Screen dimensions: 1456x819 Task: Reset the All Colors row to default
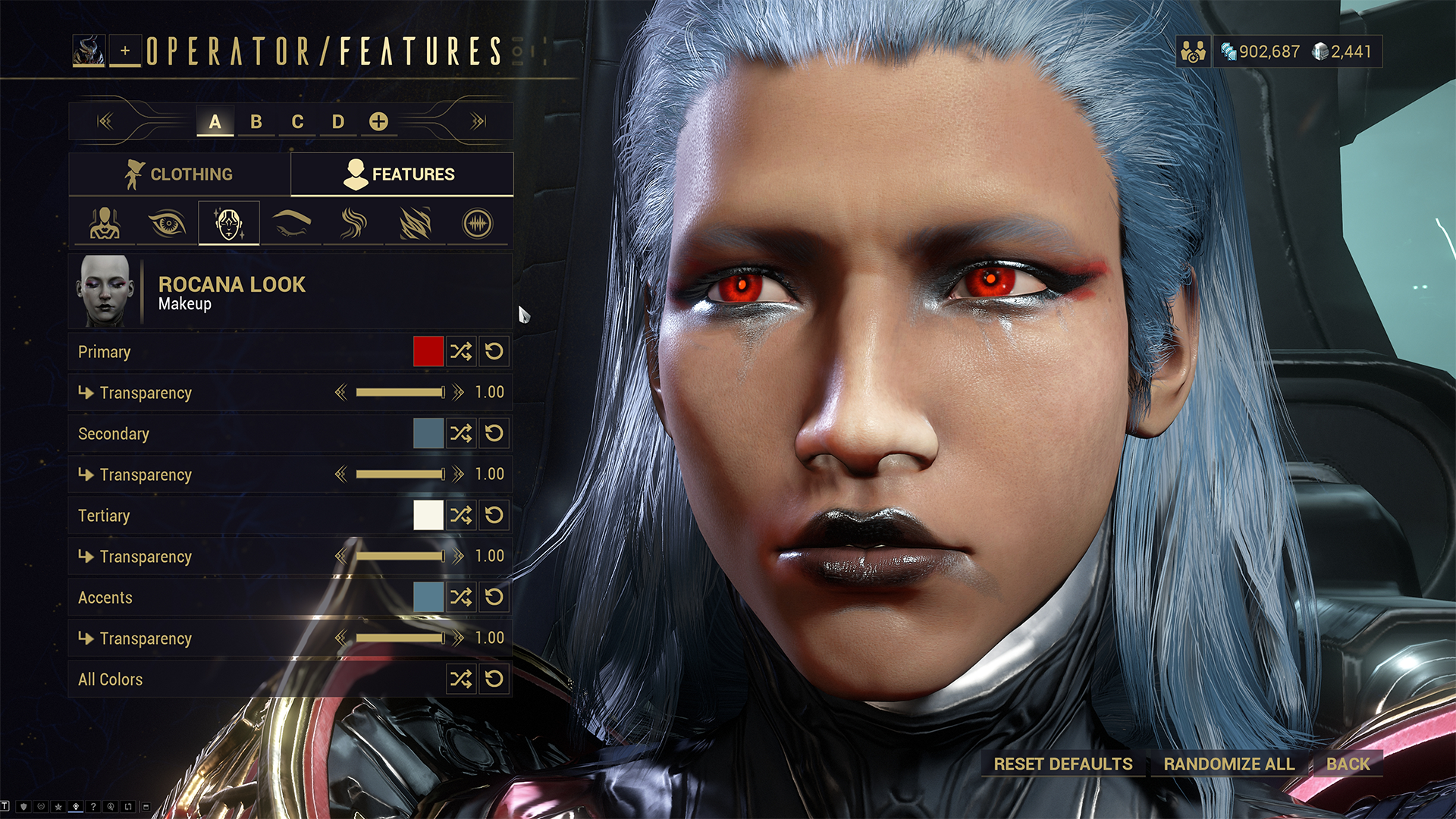click(494, 679)
